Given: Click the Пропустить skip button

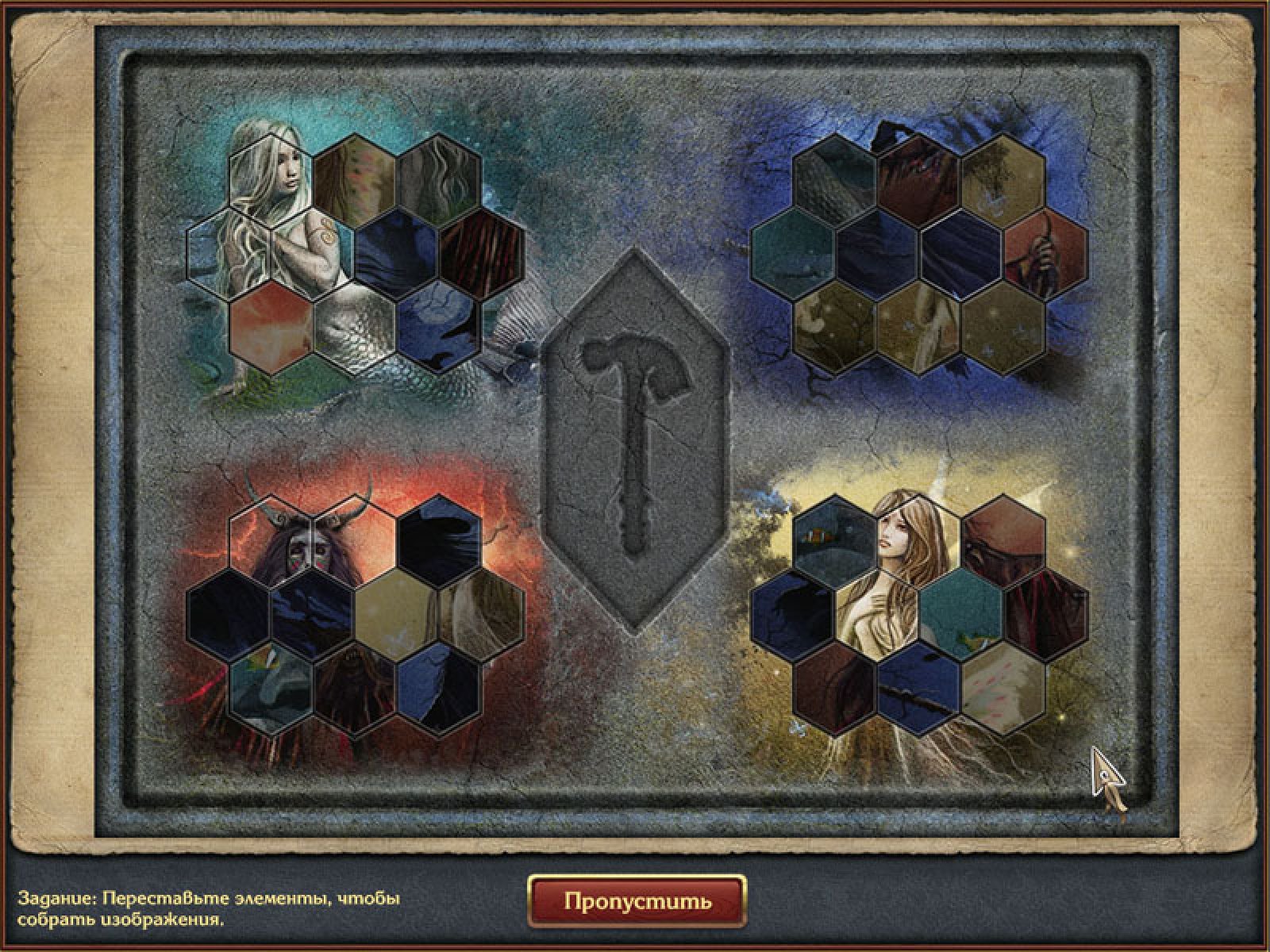Looking at the screenshot, I should click(x=637, y=901).
